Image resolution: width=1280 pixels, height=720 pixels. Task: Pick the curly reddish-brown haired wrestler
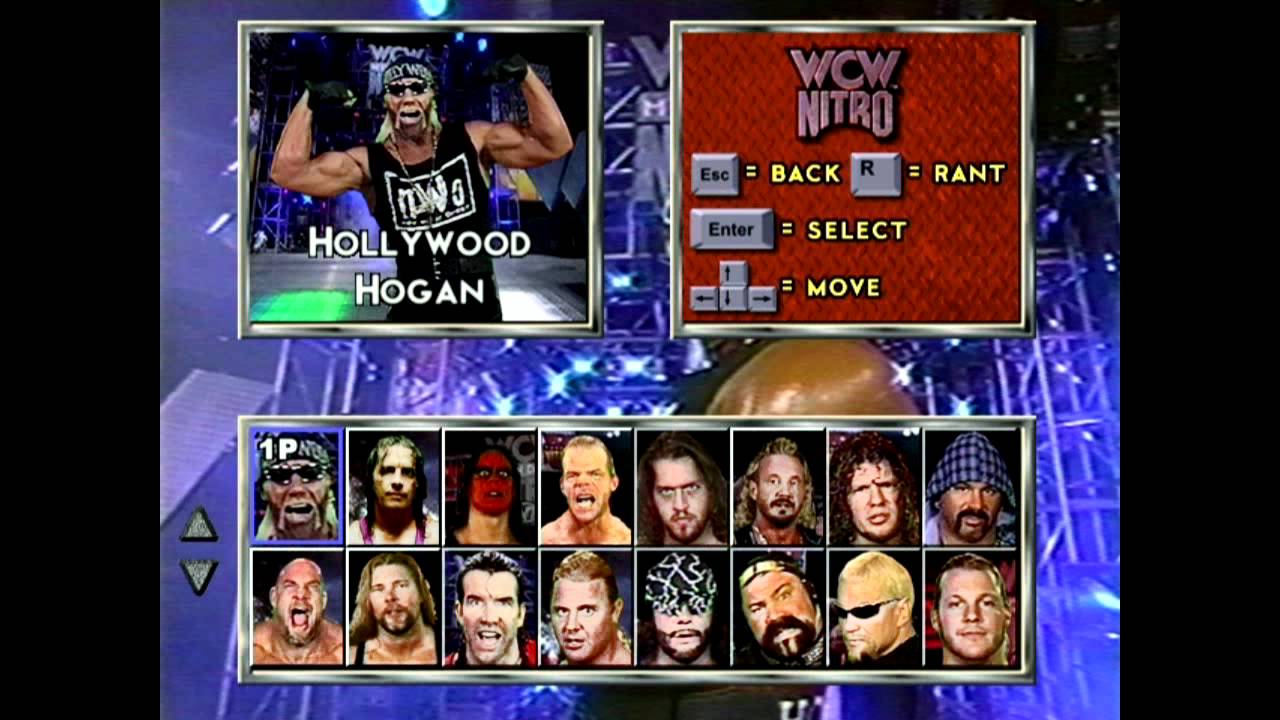[x=875, y=487]
